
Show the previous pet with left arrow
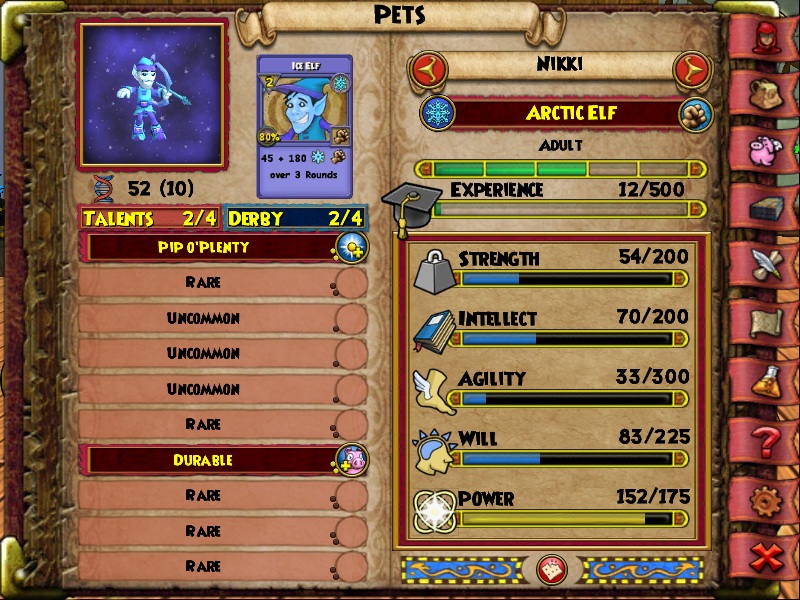(x=427, y=70)
